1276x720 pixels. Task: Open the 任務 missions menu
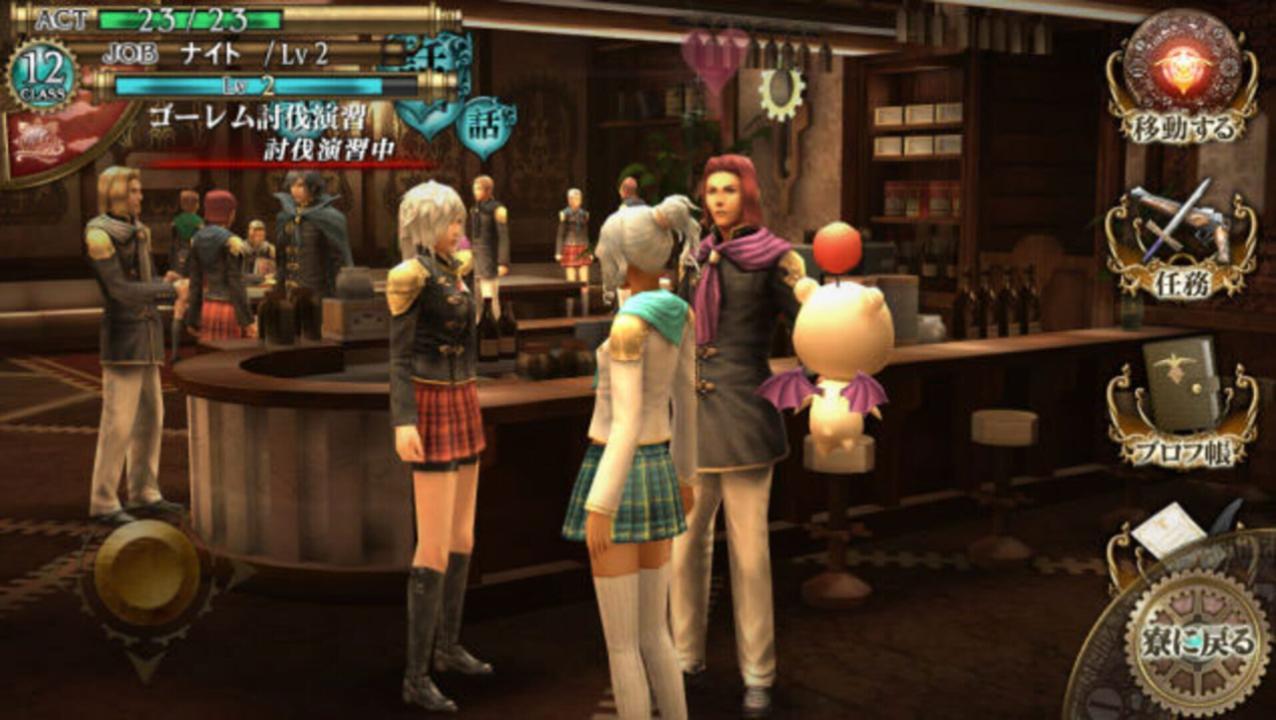point(1180,243)
